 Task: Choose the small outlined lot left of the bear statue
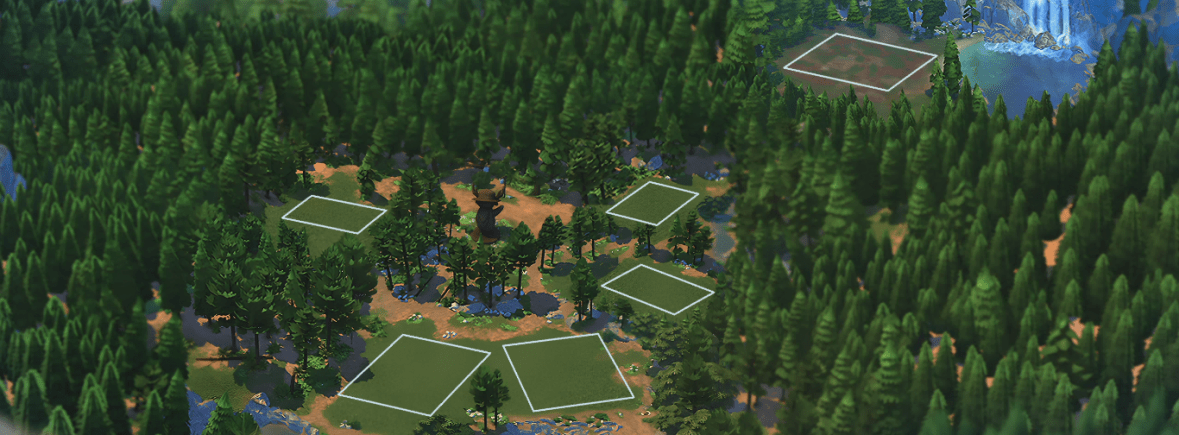333,214
